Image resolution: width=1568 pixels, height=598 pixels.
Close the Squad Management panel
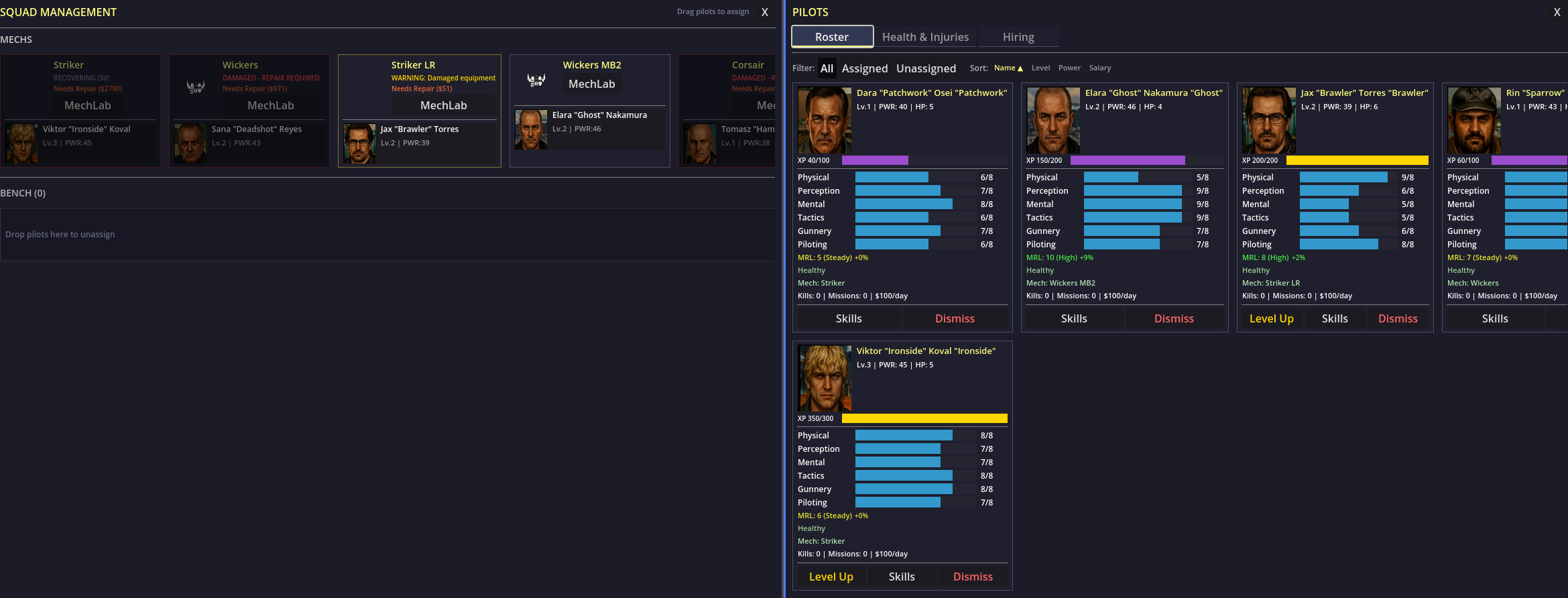[764, 12]
